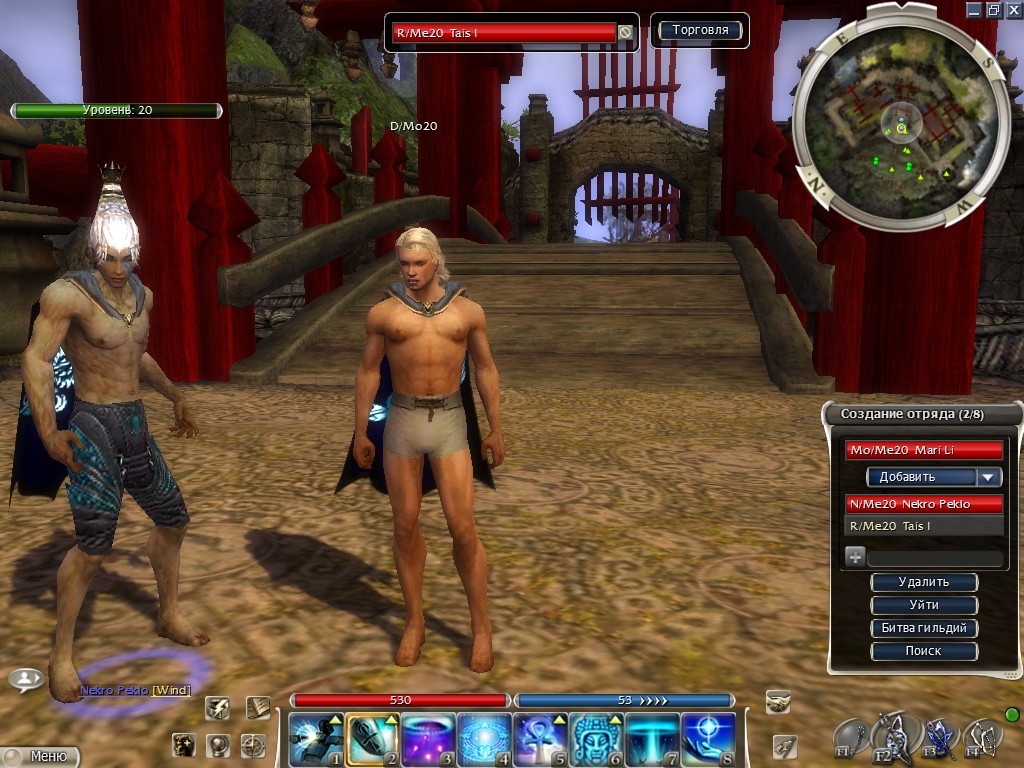The width and height of the screenshot is (1024, 768).
Task: Close the game window
Action: pos(1013,9)
